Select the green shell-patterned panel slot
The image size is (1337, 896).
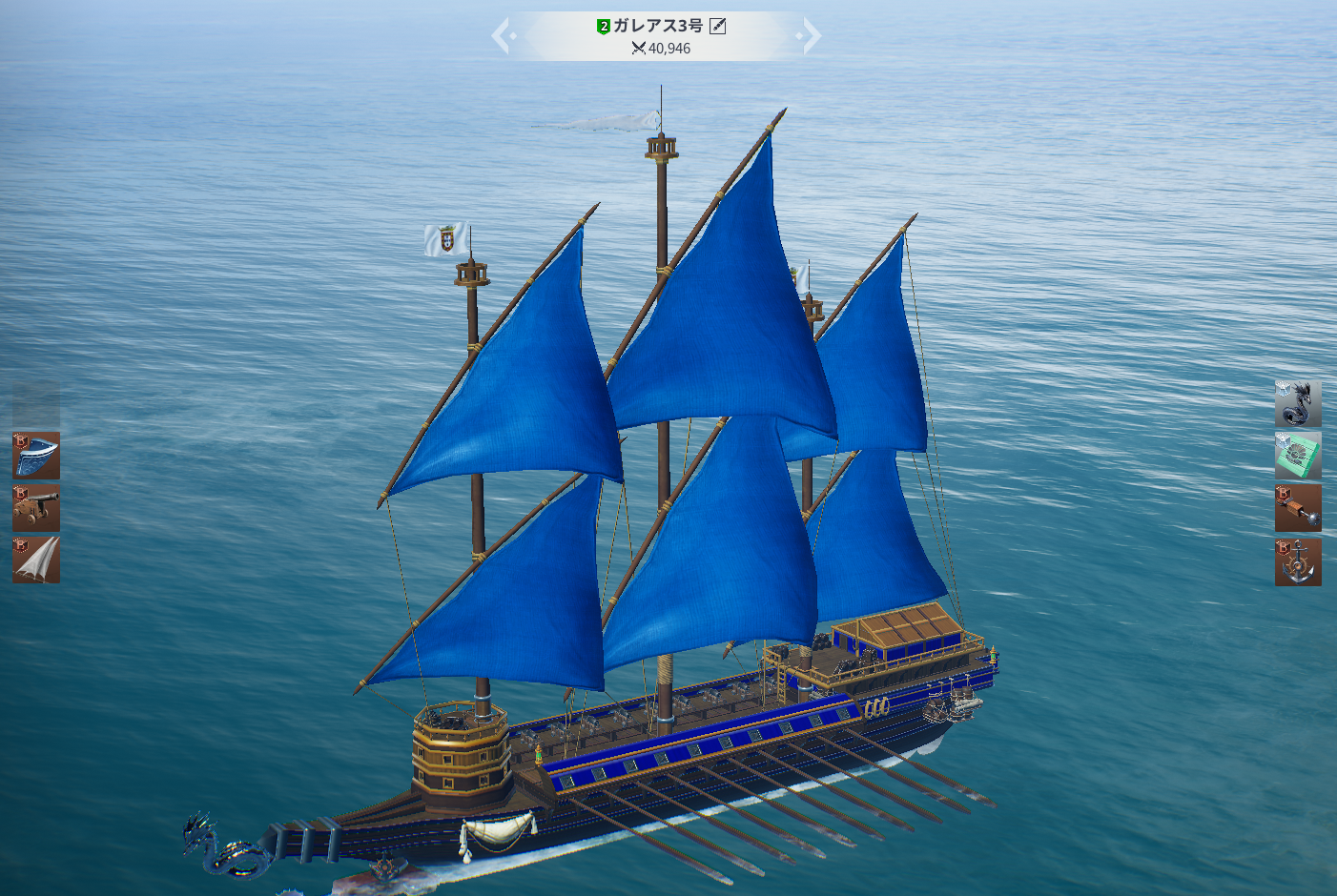(x=1298, y=456)
